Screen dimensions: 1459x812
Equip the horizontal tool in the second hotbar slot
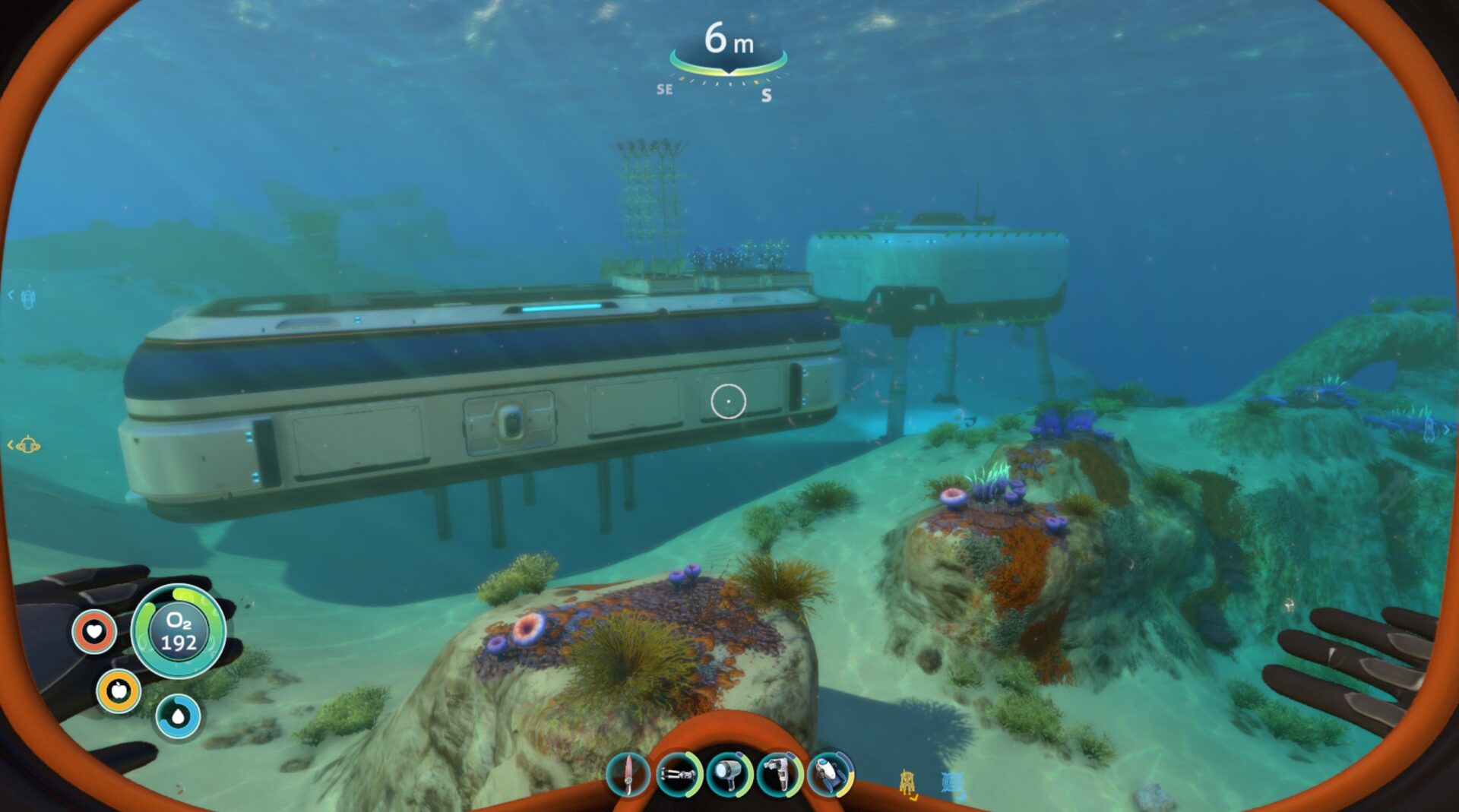click(678, 775)
